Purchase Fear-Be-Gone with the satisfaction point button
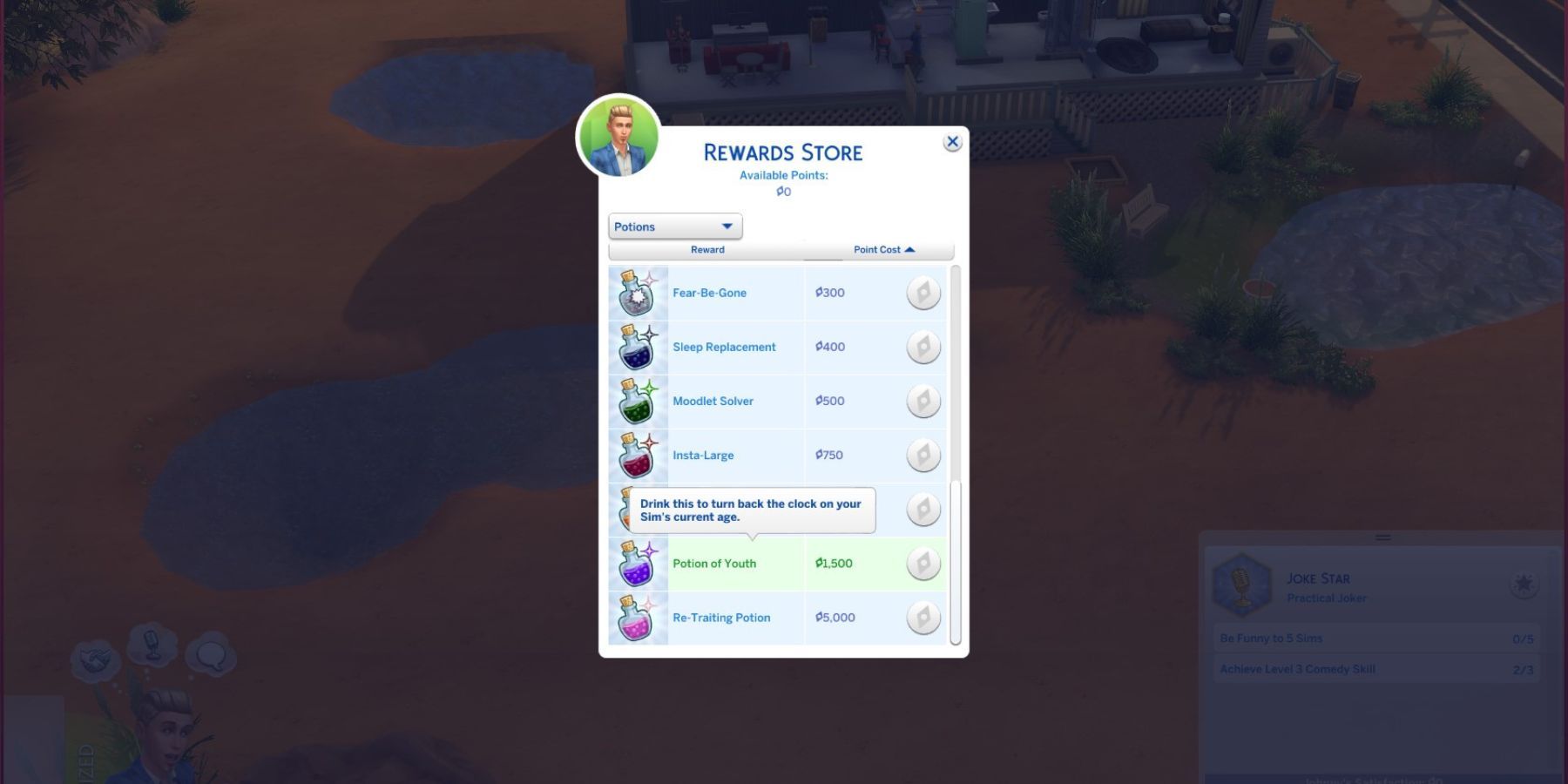This screenshot has height=784, width=1568. click(x=923, y=293)
